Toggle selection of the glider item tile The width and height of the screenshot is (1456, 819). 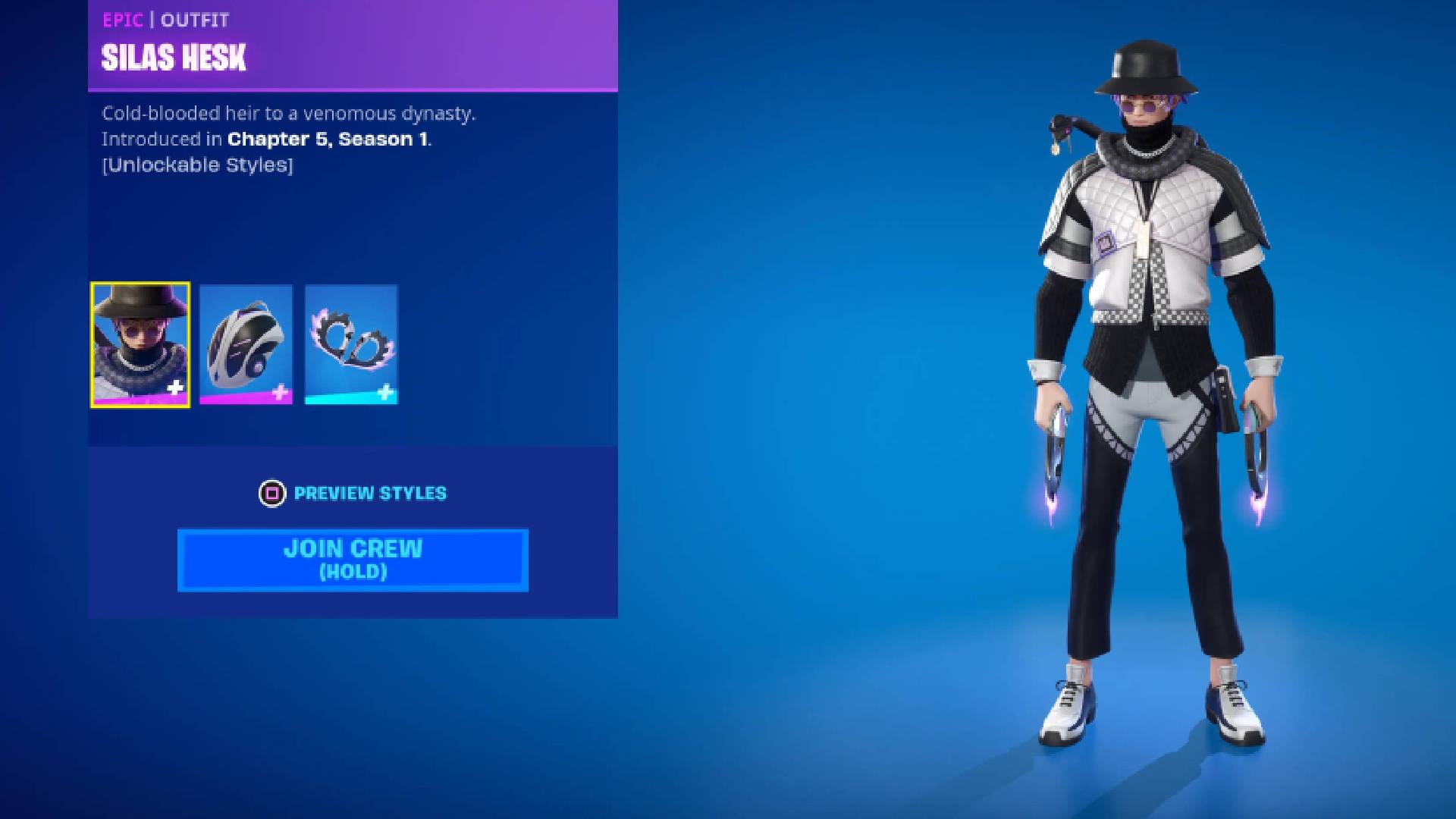(x=245, y=345)
